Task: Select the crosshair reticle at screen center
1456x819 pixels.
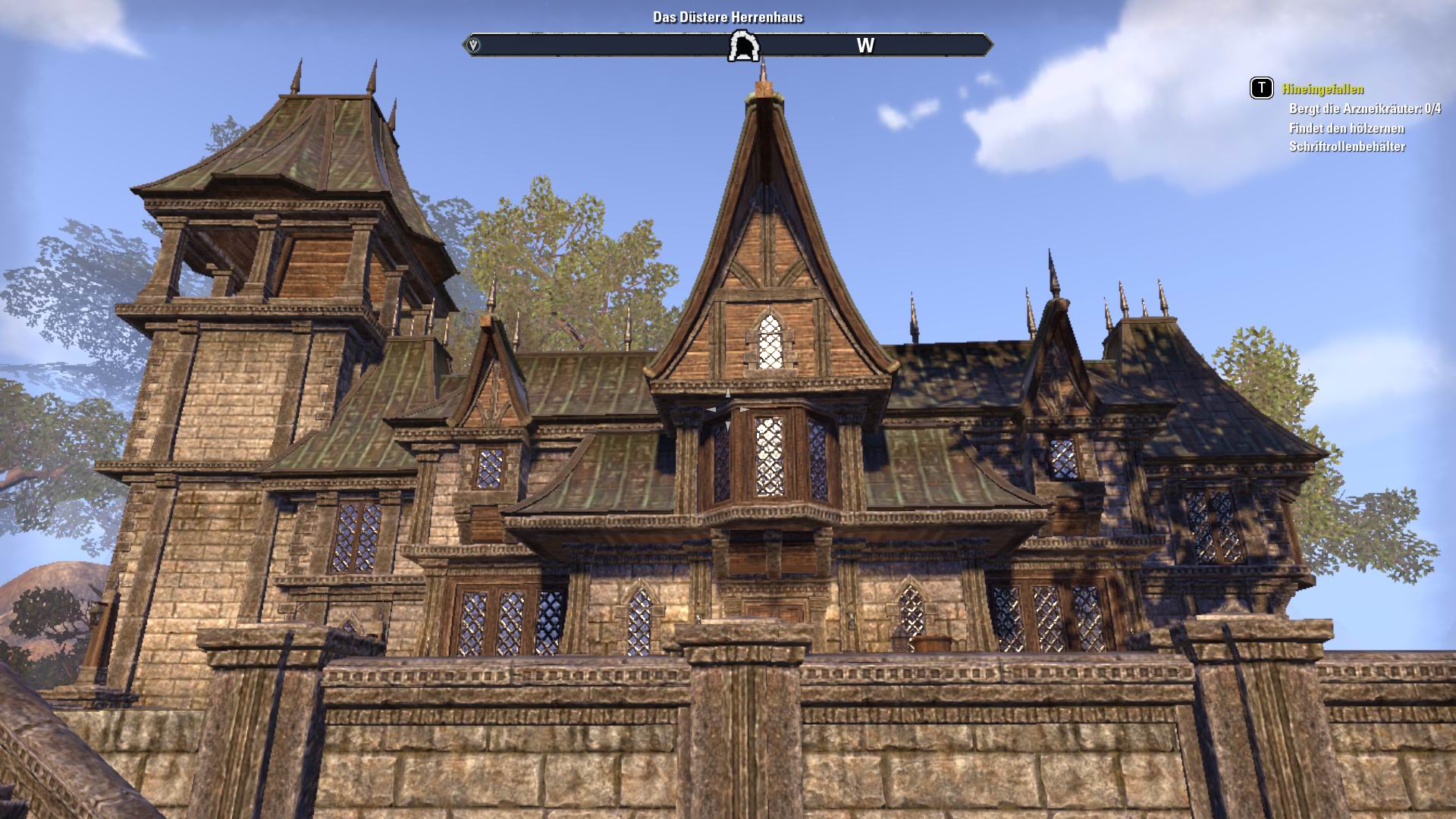Action: tap(728, 409)
